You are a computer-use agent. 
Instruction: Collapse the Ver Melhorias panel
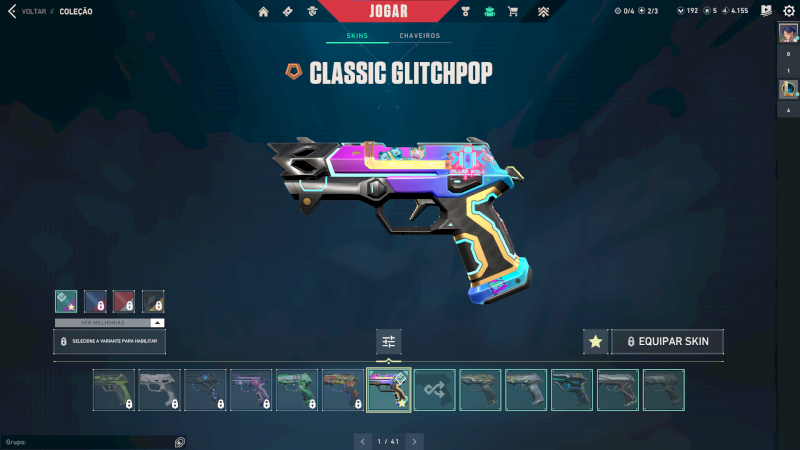pyautogui.click(x=157, y=323)
